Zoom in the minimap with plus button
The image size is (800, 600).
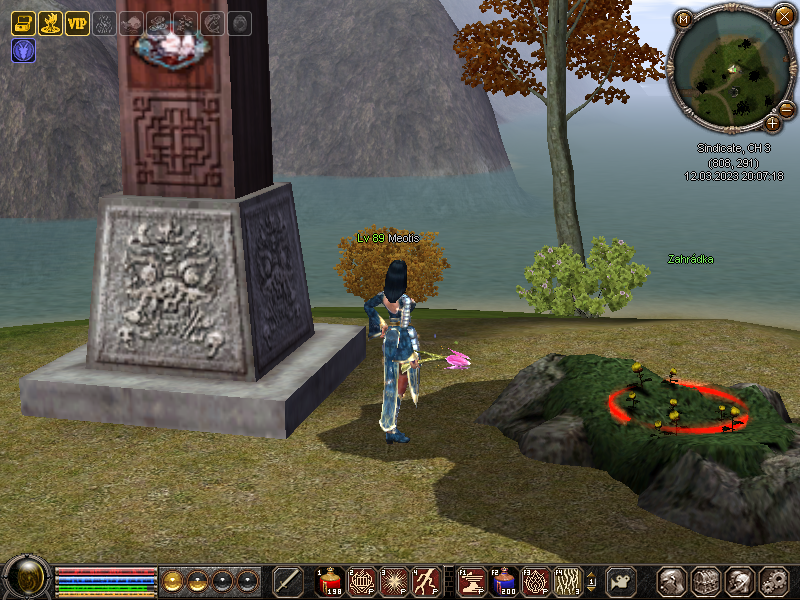(773, 123)
